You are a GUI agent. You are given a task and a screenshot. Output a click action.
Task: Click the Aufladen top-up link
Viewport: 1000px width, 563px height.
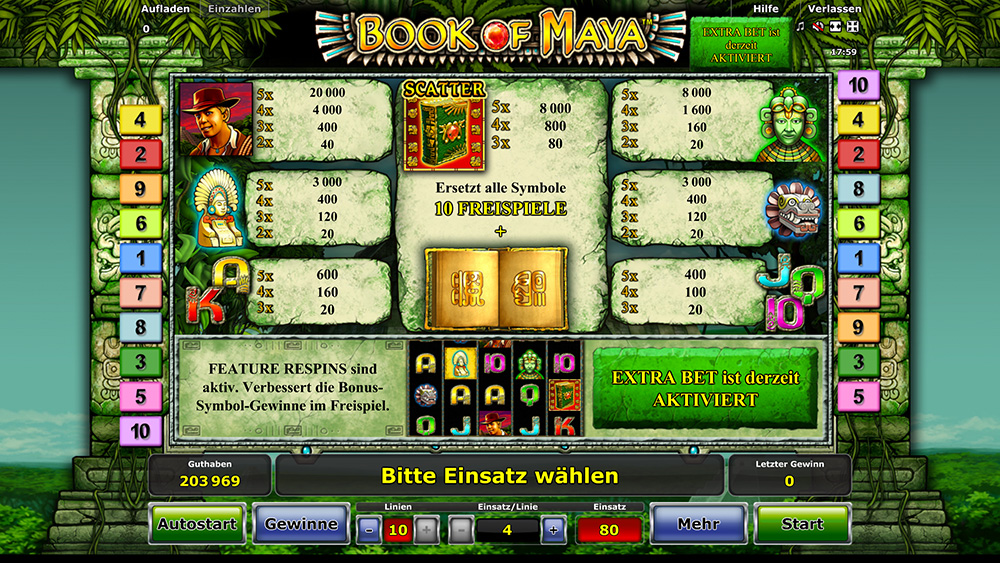coord(166,9)
